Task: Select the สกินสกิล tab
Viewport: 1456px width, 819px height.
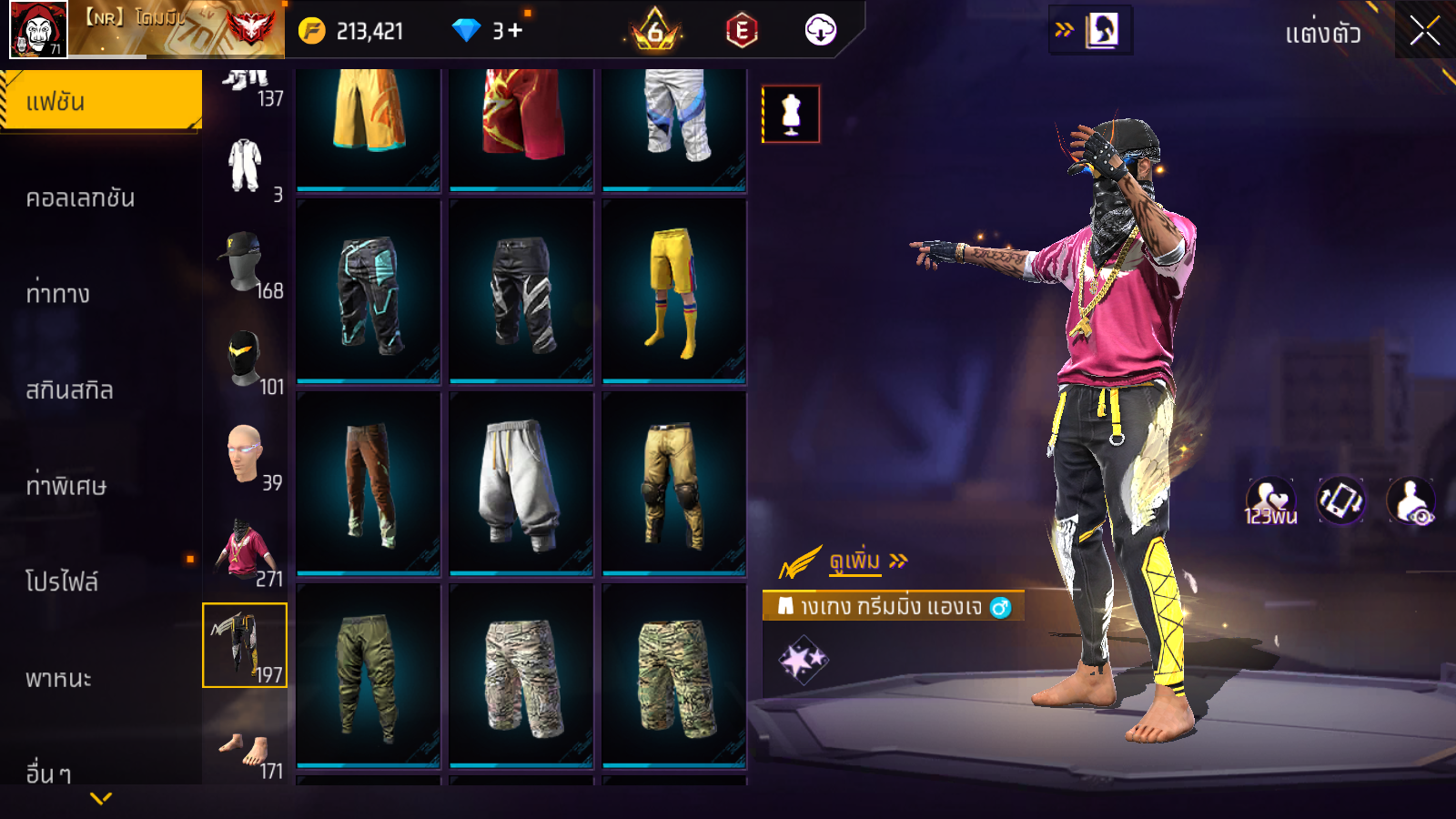Action: 70,390
